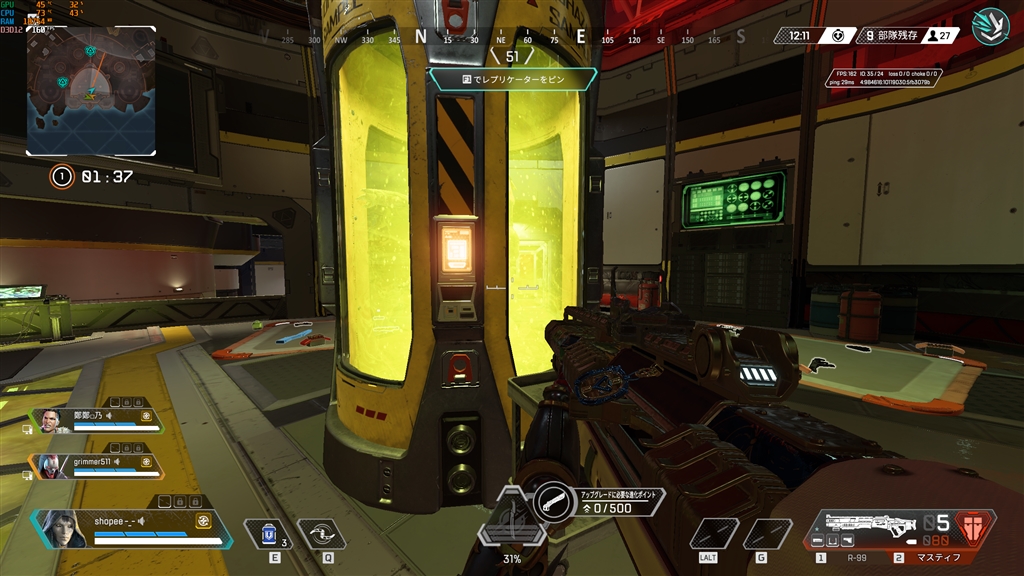This screenshot has width=1024, height=576.
Task: Use the shield battery consumable icon
Action: pyautogui.click(x=268, y=534)
